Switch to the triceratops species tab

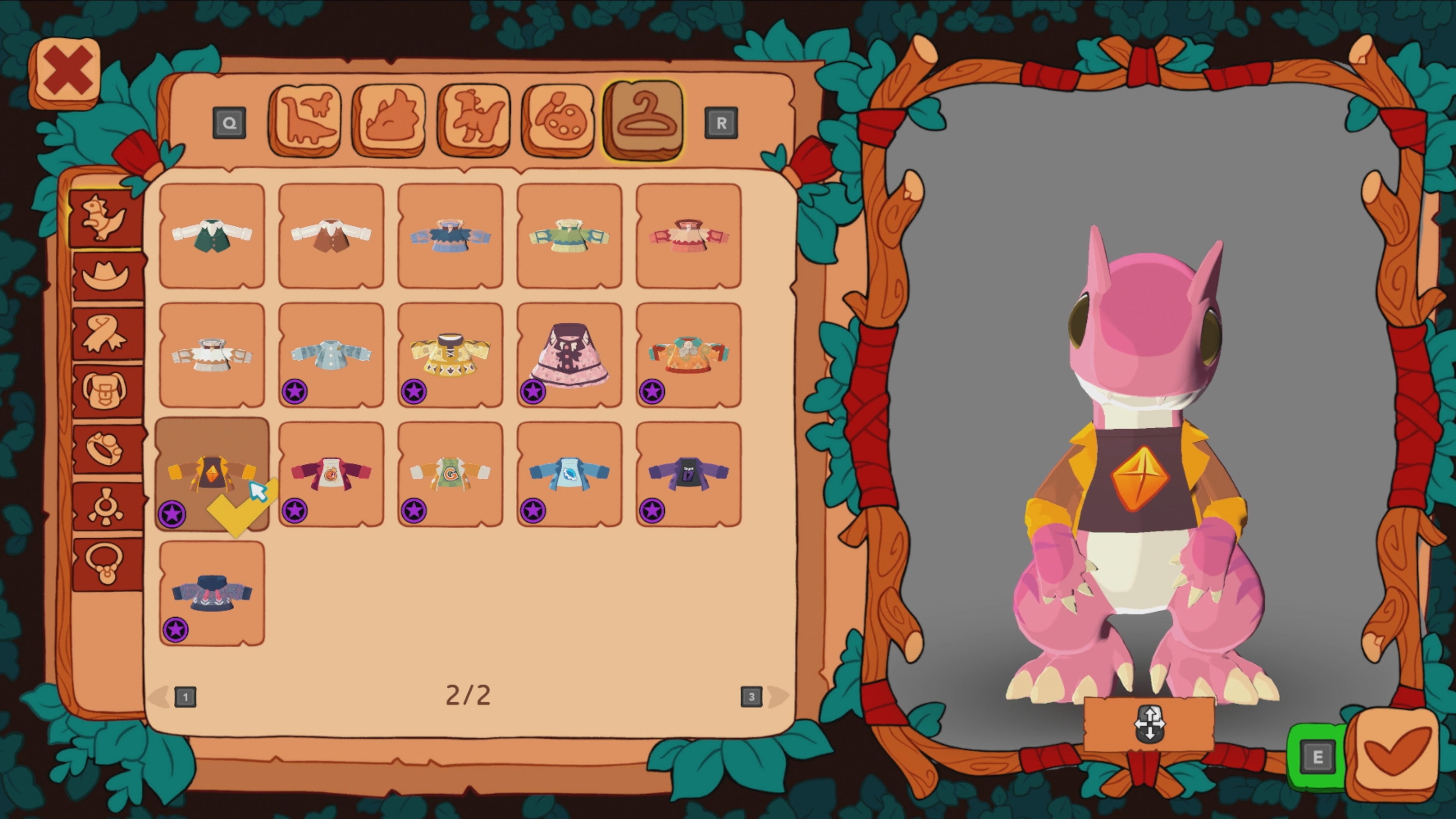[x=390, y=119]
